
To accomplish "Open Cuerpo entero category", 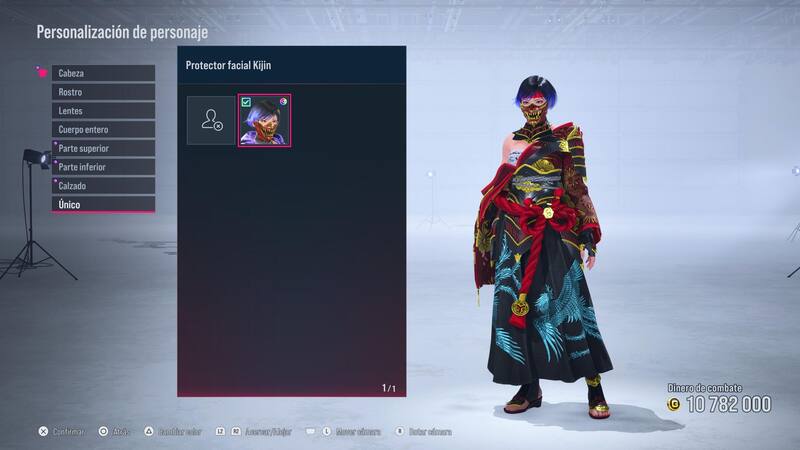I will tap(104, 130).
